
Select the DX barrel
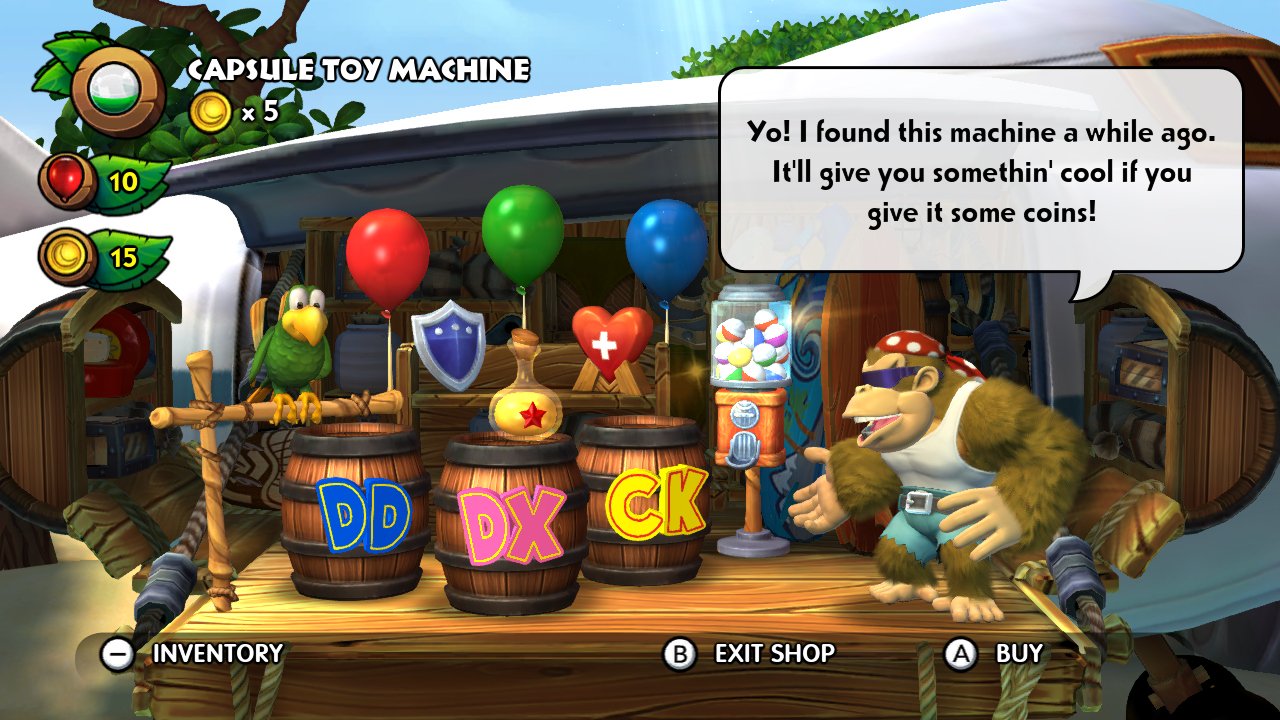(511, 520)
